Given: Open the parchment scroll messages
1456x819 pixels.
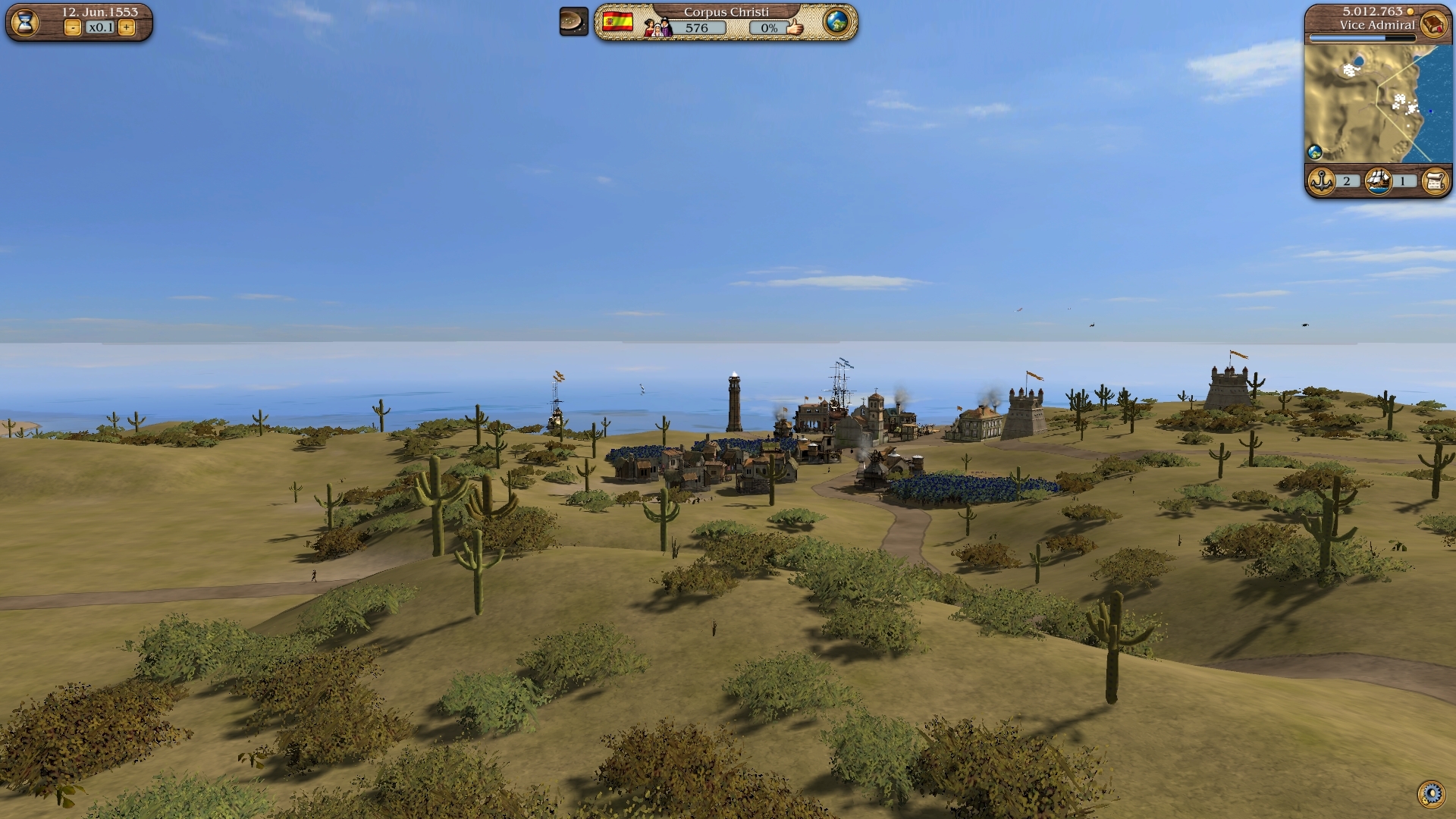Looking at the screenshot, I should (x=1435, y=181).
